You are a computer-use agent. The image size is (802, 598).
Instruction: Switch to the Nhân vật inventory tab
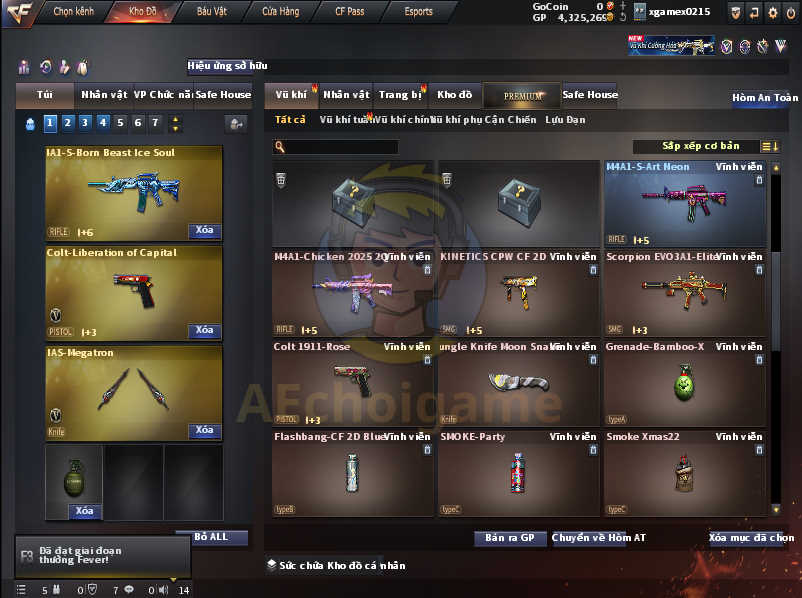pyautogui.click(x=346, y=95)
